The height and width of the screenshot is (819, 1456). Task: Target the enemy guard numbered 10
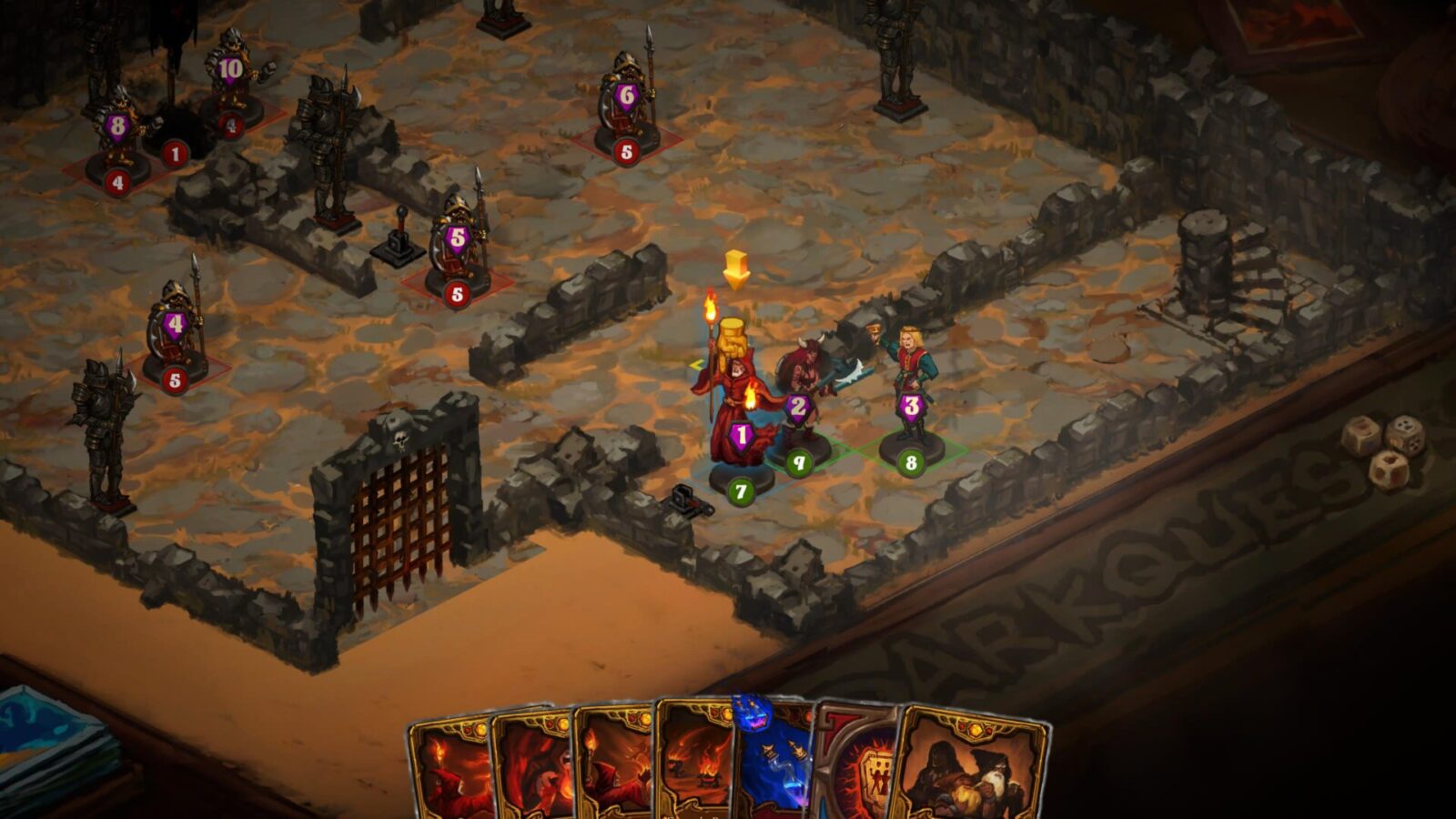click(x=231, y=77)
